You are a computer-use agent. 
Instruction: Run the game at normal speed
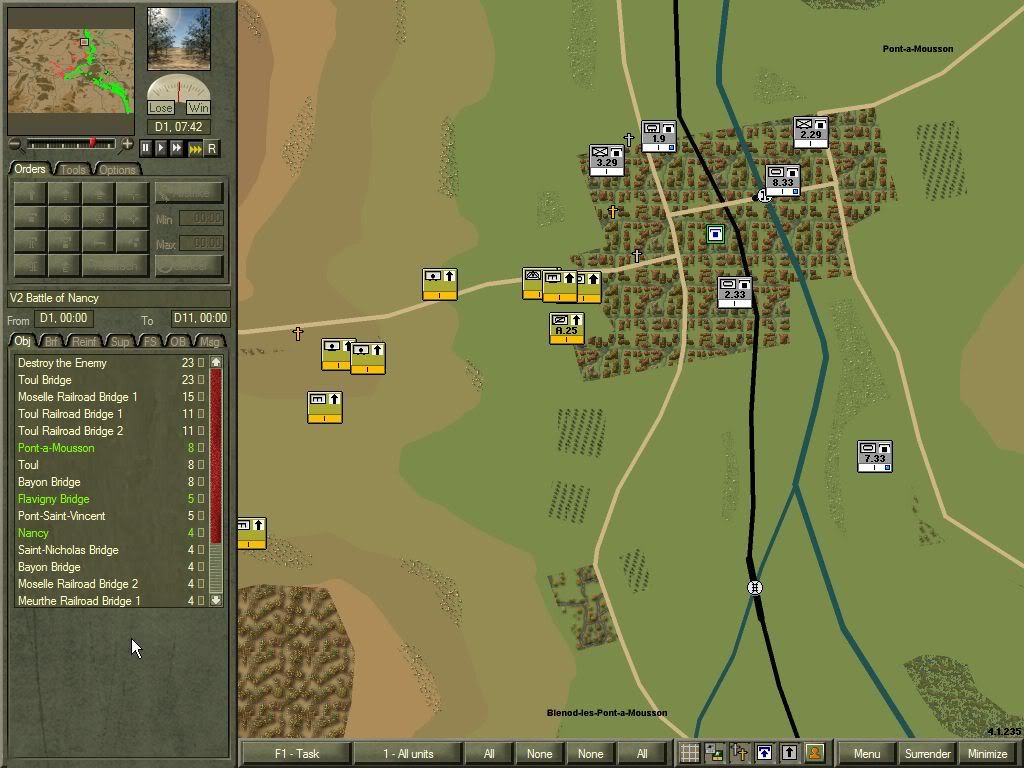162,148
